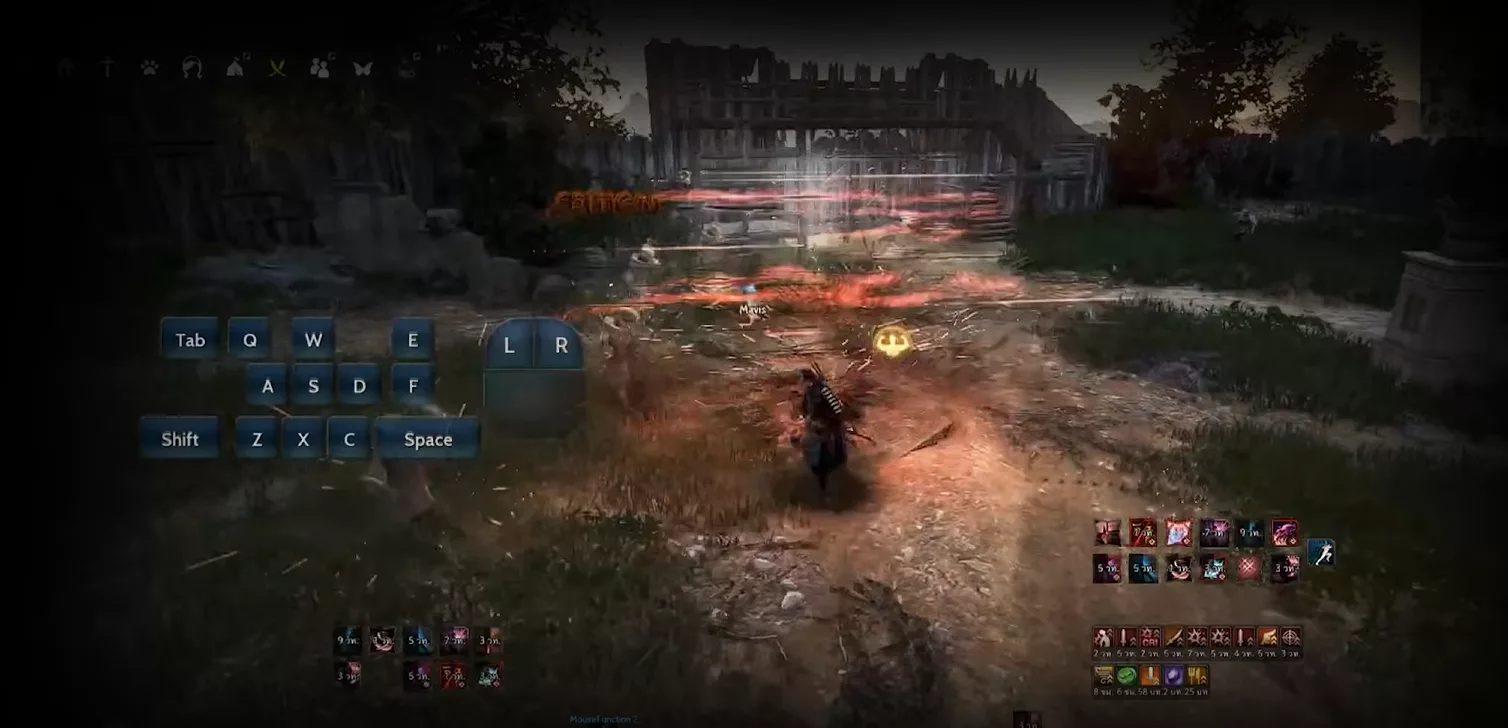Open the pet menu via paw icon
This screenshot has height=728, width=1508.
point(150,68)
